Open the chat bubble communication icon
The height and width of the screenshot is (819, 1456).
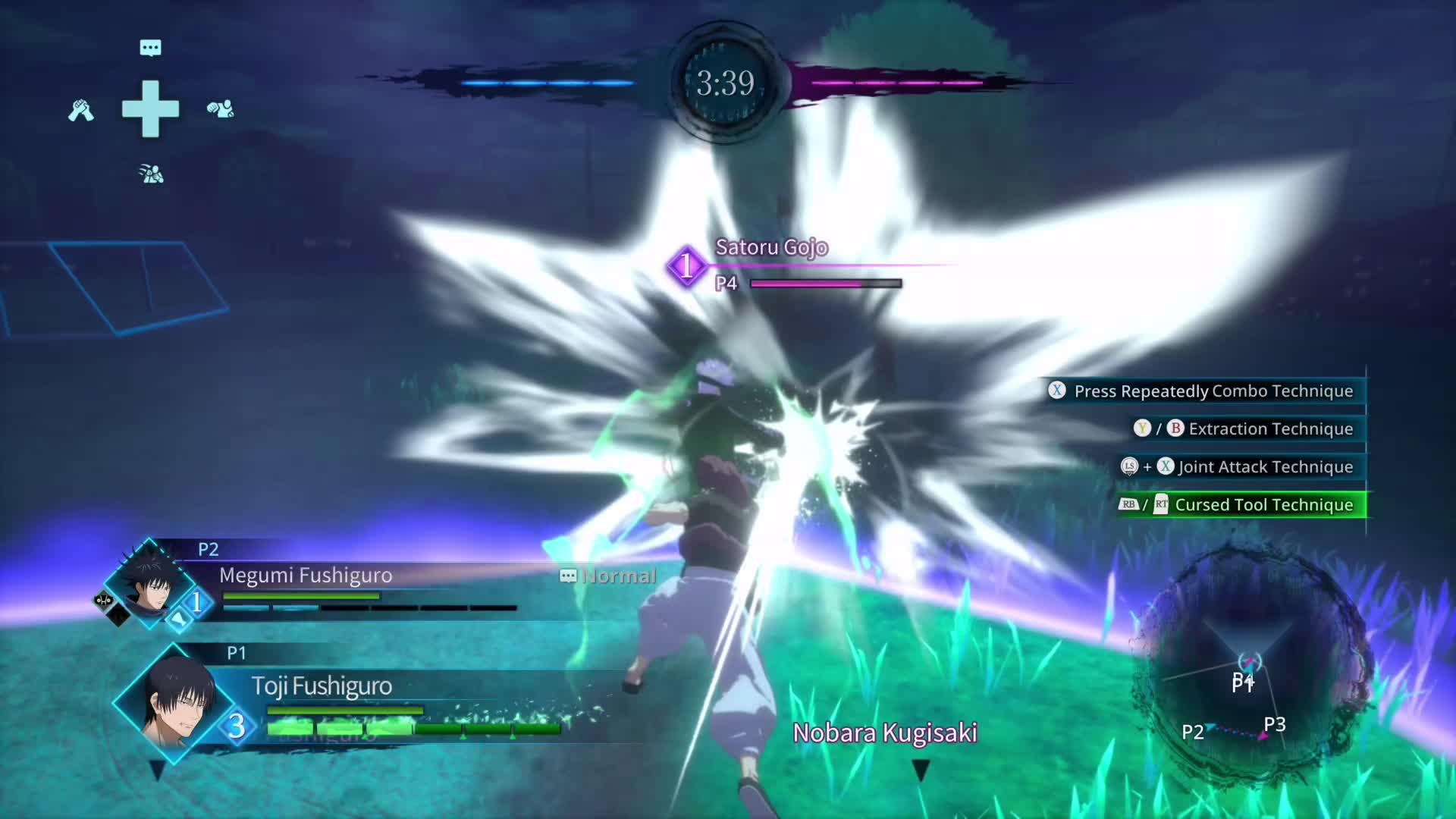(x=150, y=49)
